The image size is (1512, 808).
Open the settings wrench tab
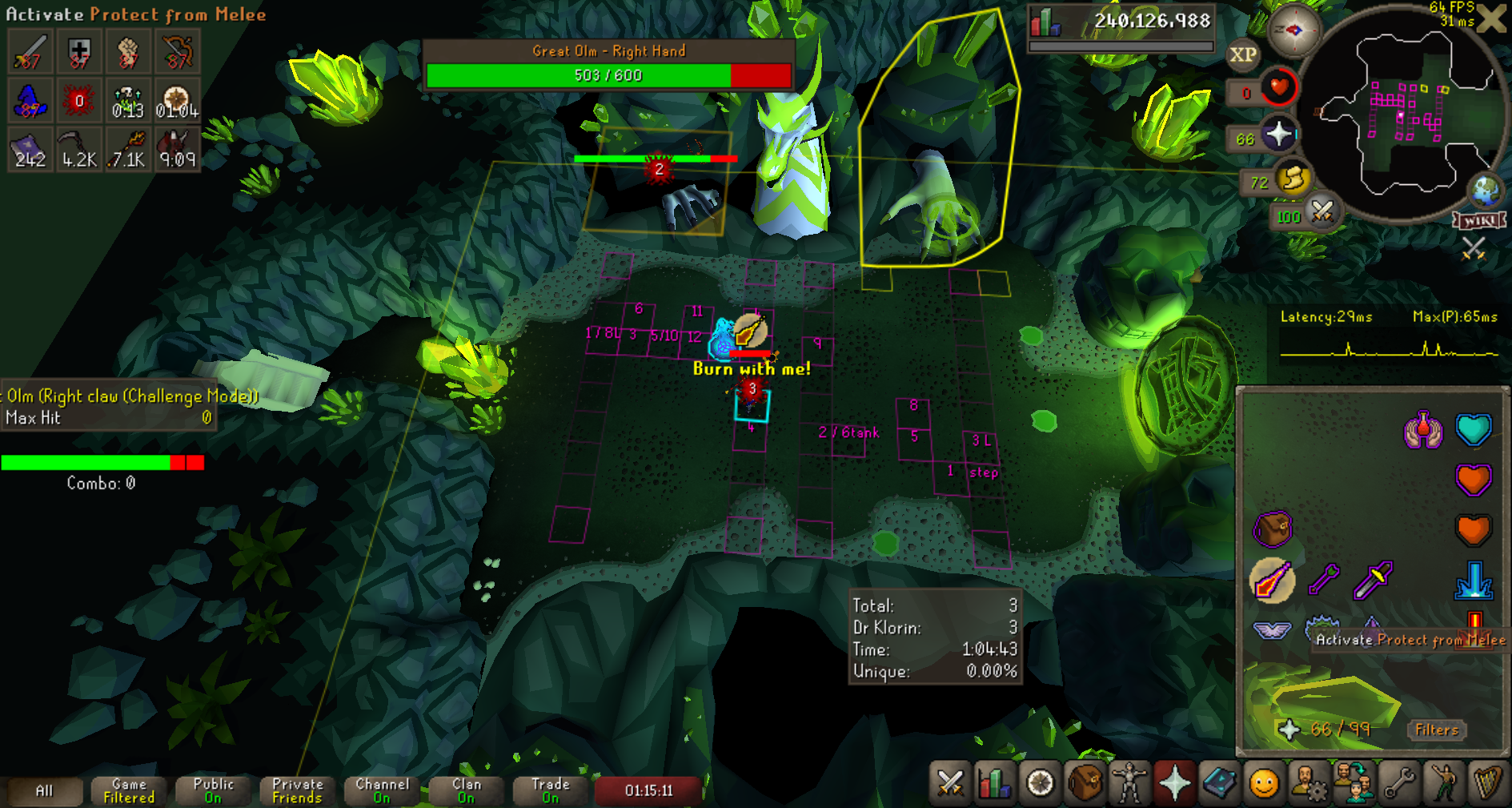(1398, 782)
